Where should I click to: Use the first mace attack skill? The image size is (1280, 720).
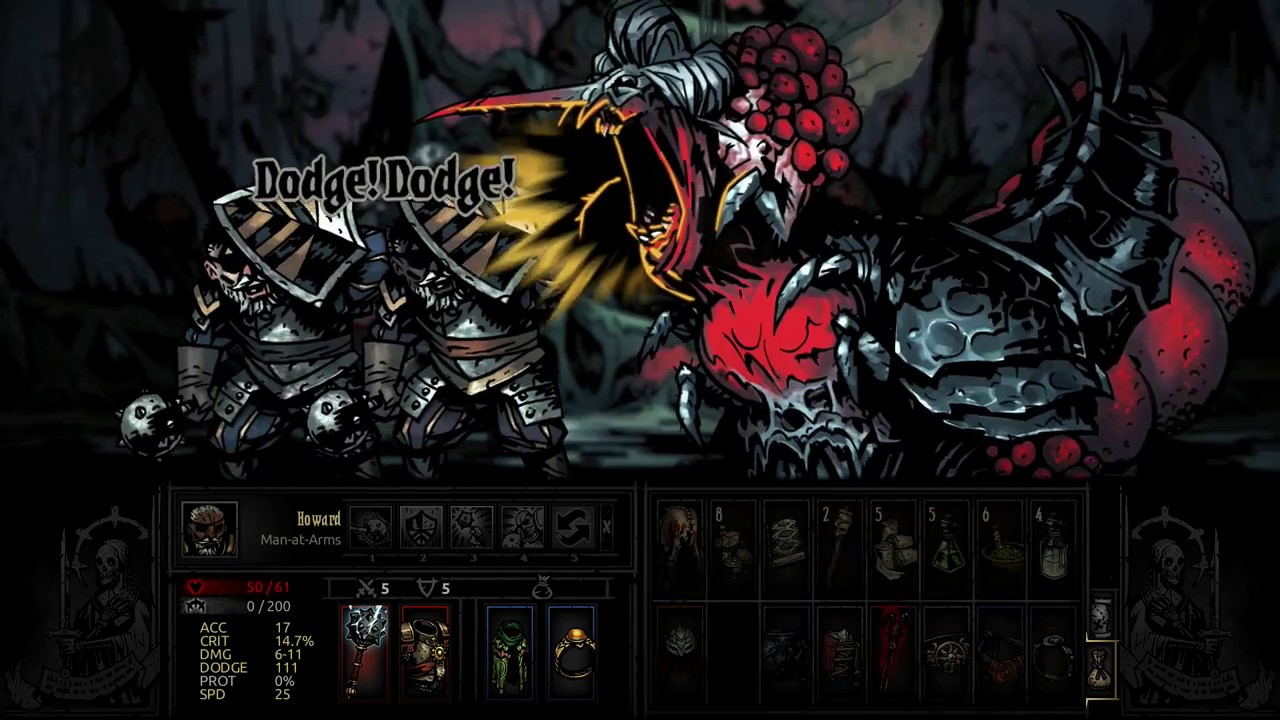coord(371,527)
